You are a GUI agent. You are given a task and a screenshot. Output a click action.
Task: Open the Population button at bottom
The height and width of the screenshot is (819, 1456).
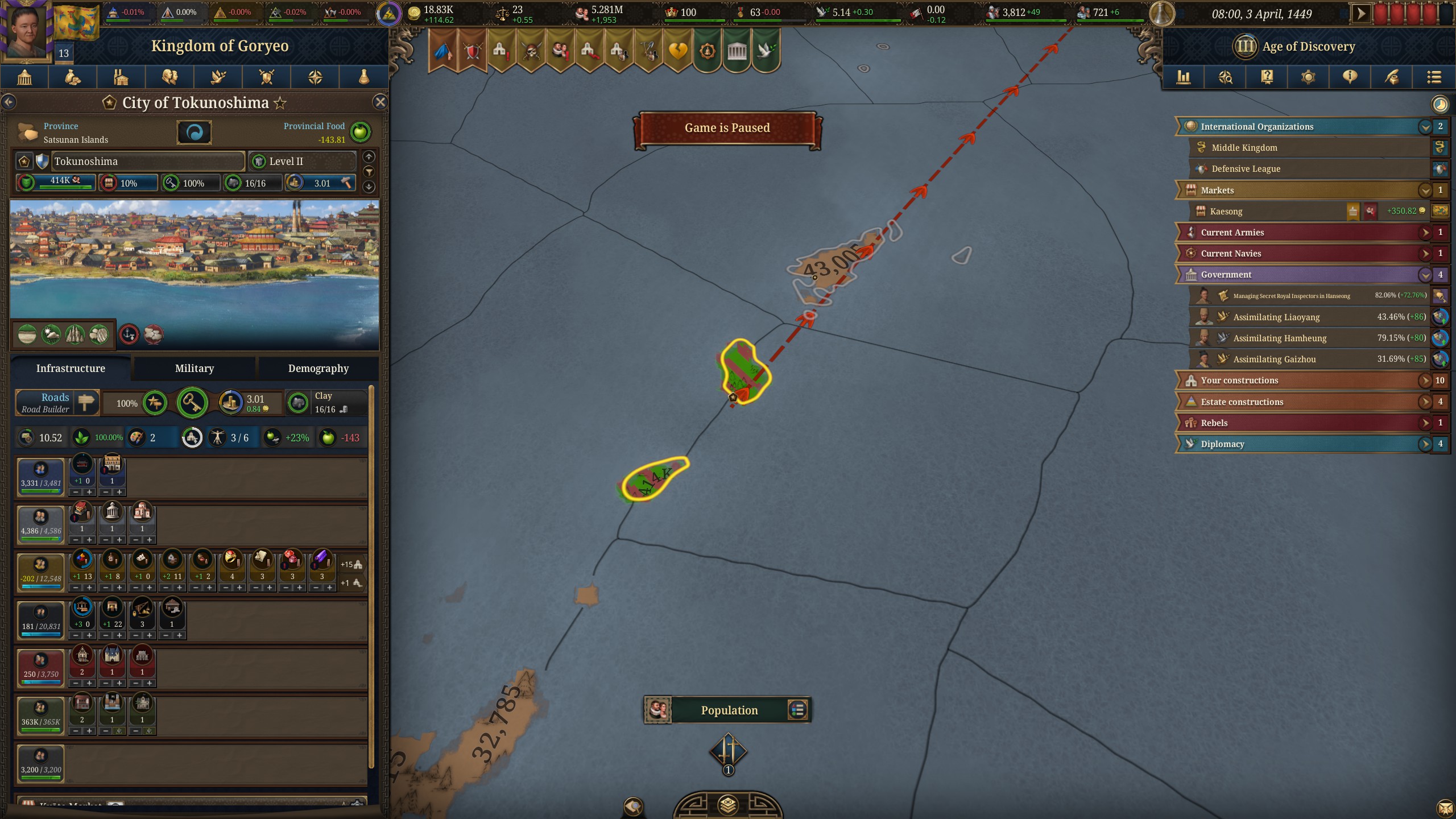729,710
